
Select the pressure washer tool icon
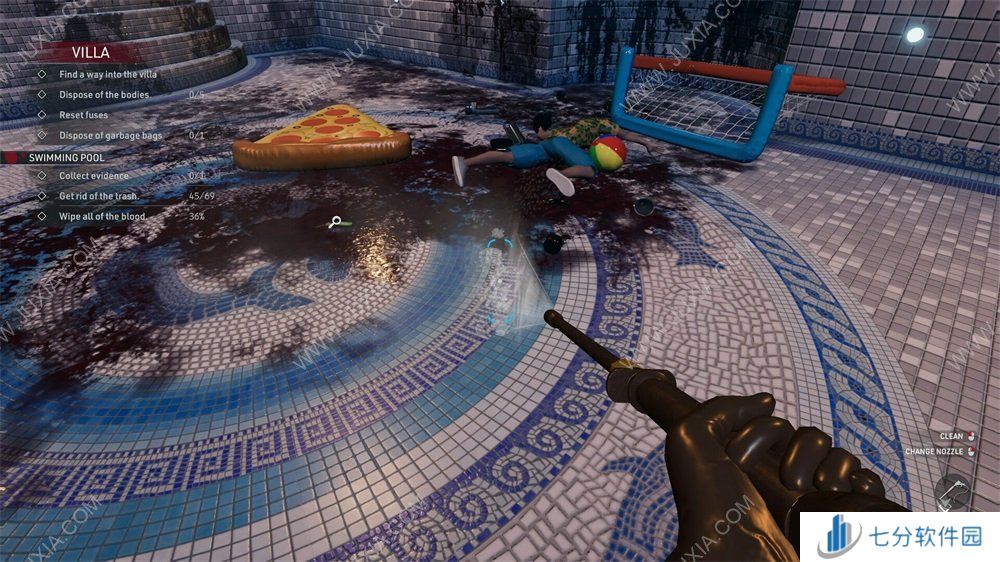[952, 492]
